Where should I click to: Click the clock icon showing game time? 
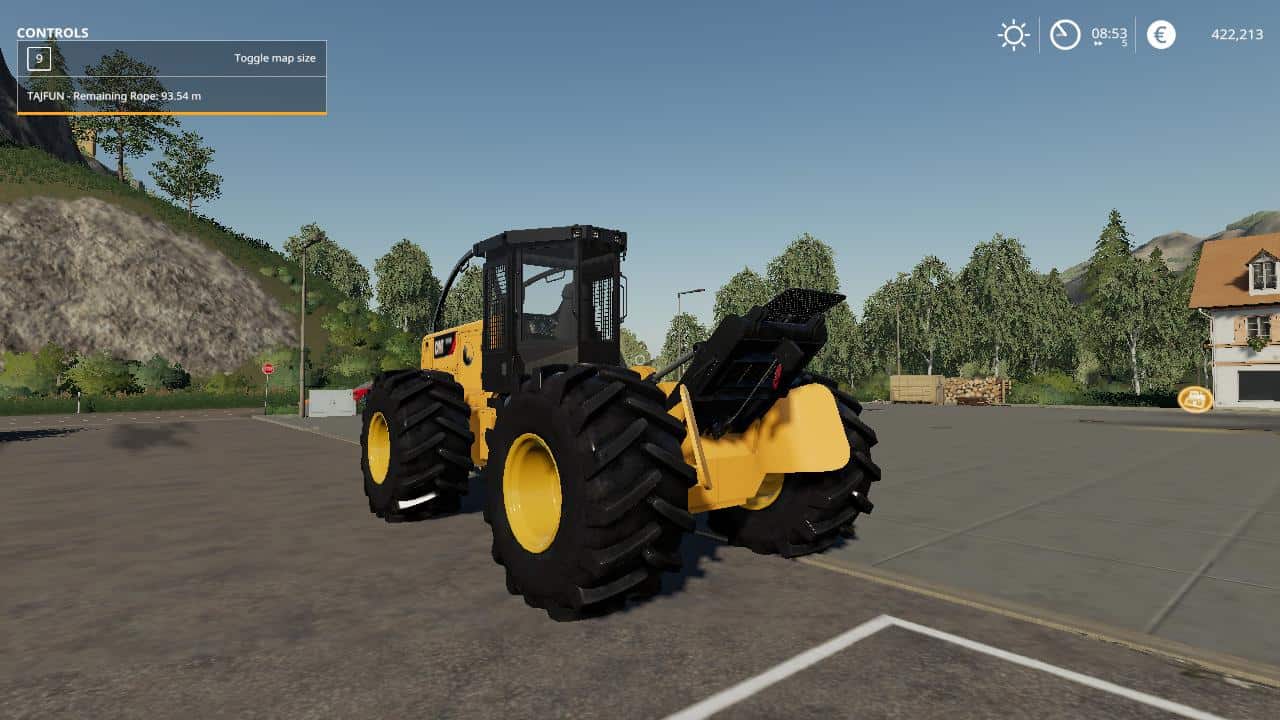(1064, 34)
